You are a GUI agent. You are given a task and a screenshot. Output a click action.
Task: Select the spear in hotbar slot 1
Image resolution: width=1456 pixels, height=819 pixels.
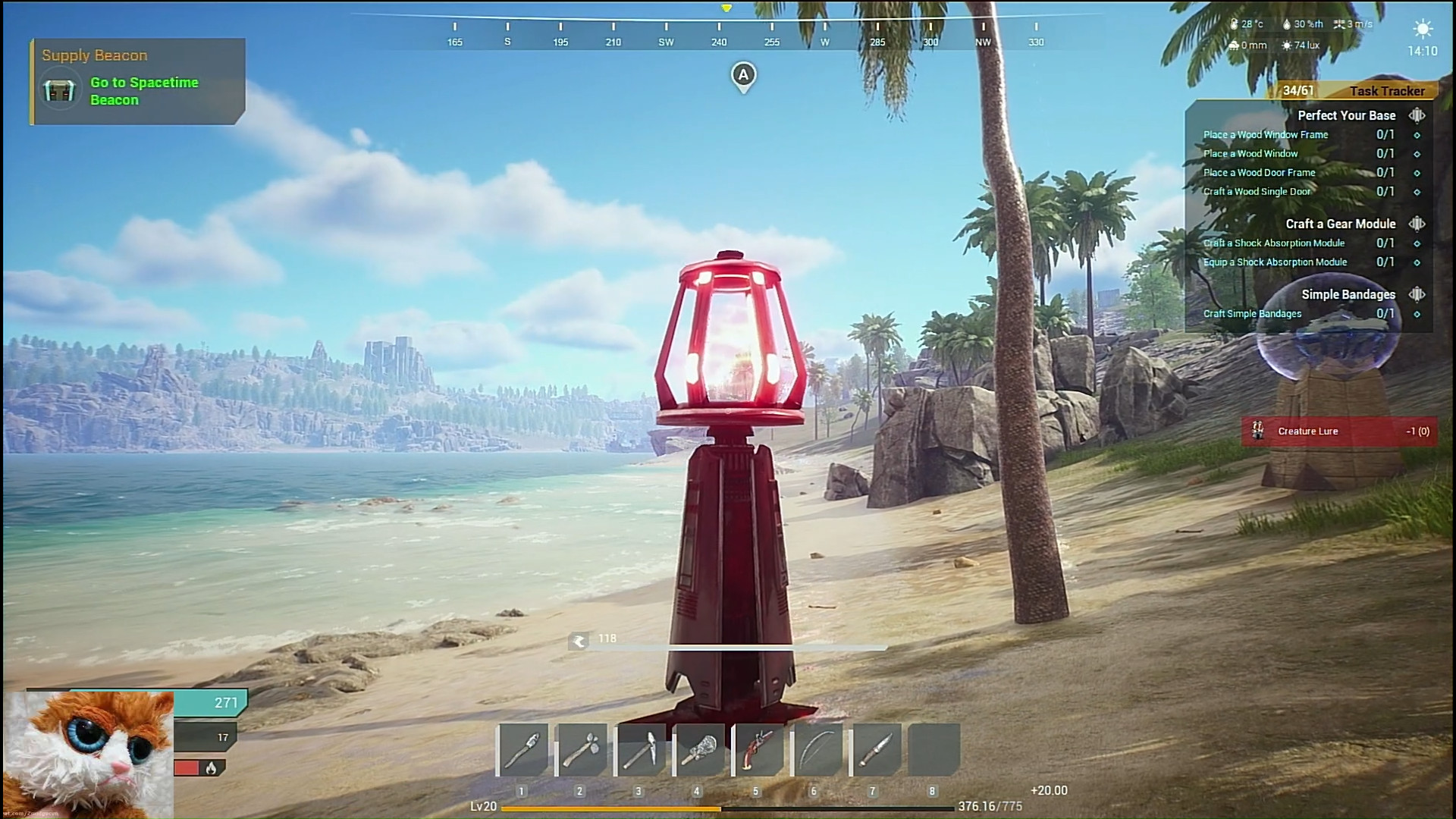point(523,750)
